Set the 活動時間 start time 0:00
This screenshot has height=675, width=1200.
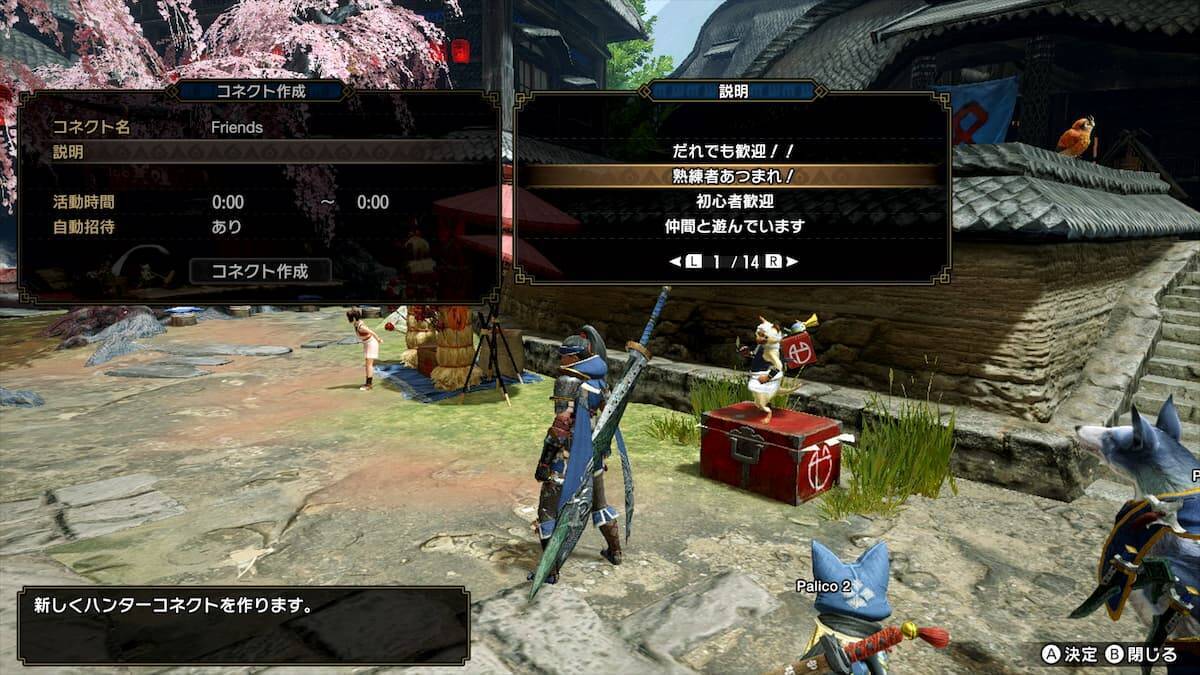point(228,202)
